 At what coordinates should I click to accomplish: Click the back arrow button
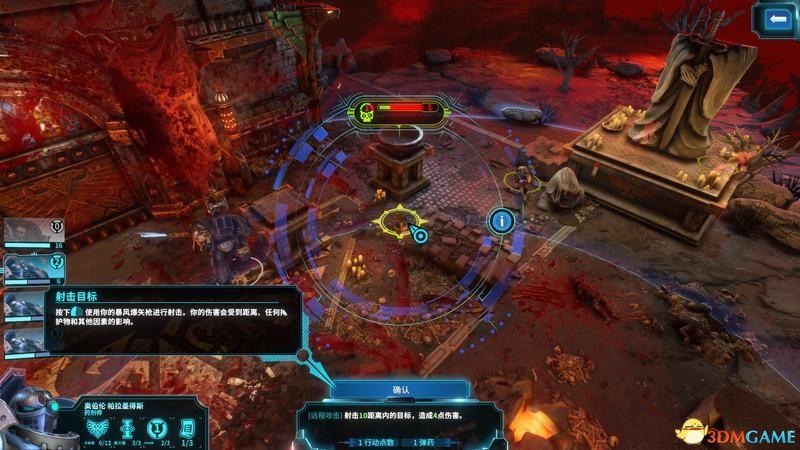point(775,19)
